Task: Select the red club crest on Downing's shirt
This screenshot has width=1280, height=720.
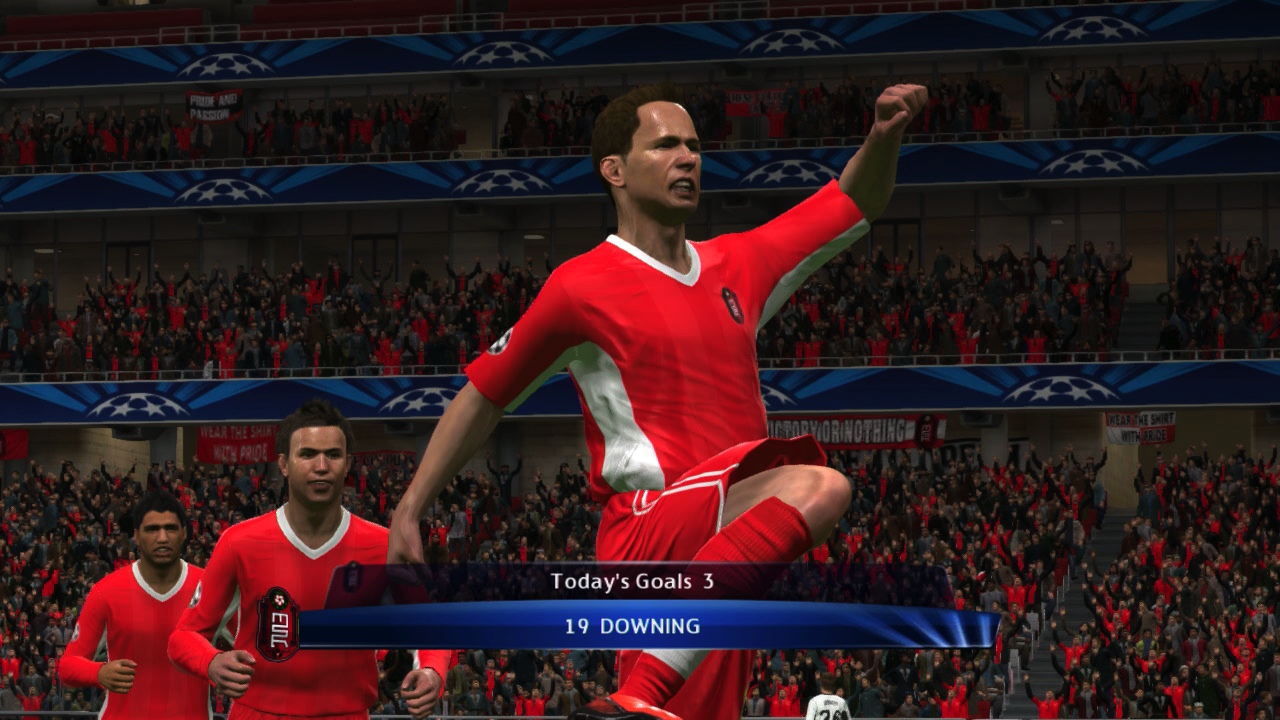Action: click(731, 303)
